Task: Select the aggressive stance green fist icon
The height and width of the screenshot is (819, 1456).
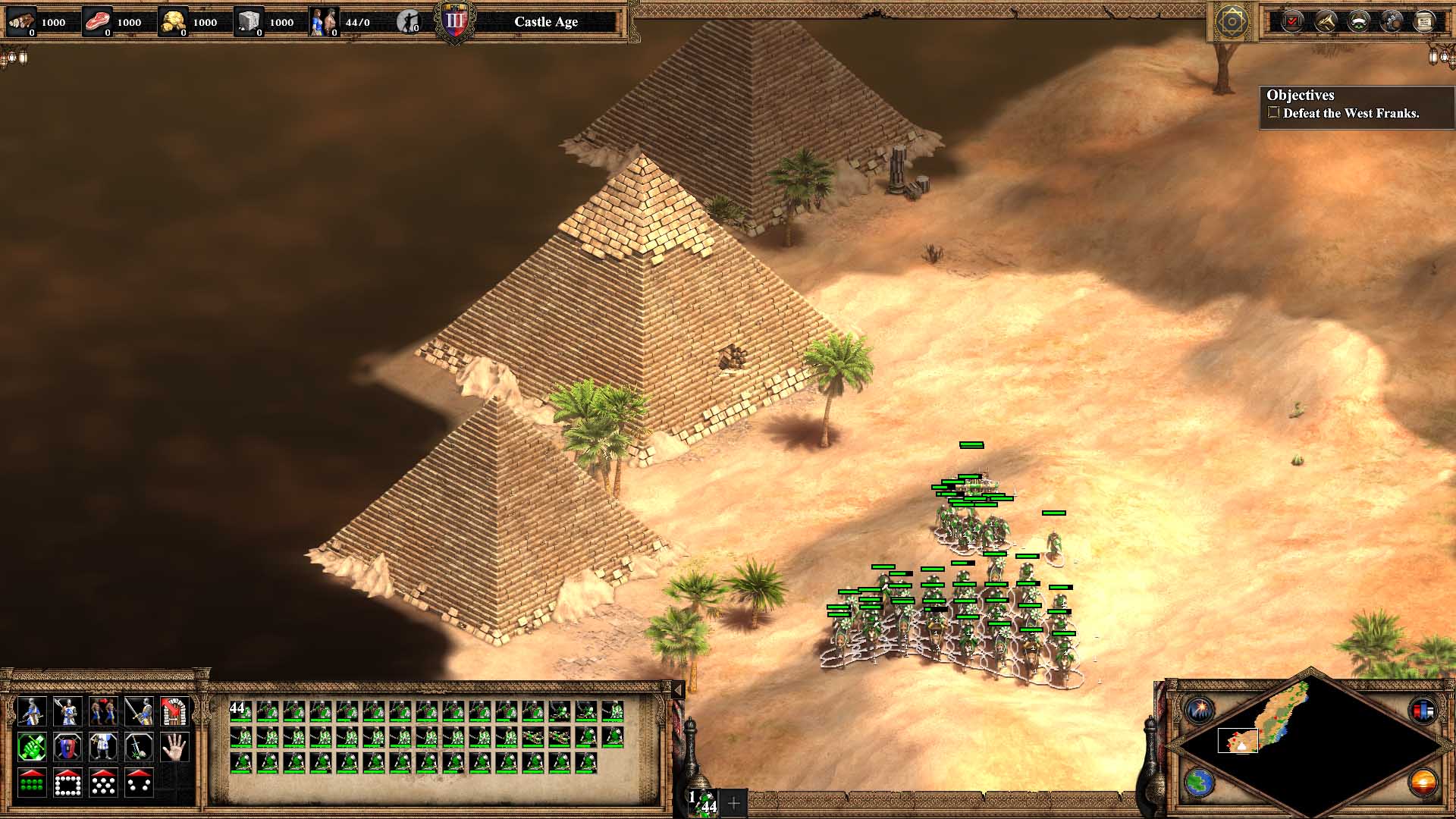Action: (31, 747)
